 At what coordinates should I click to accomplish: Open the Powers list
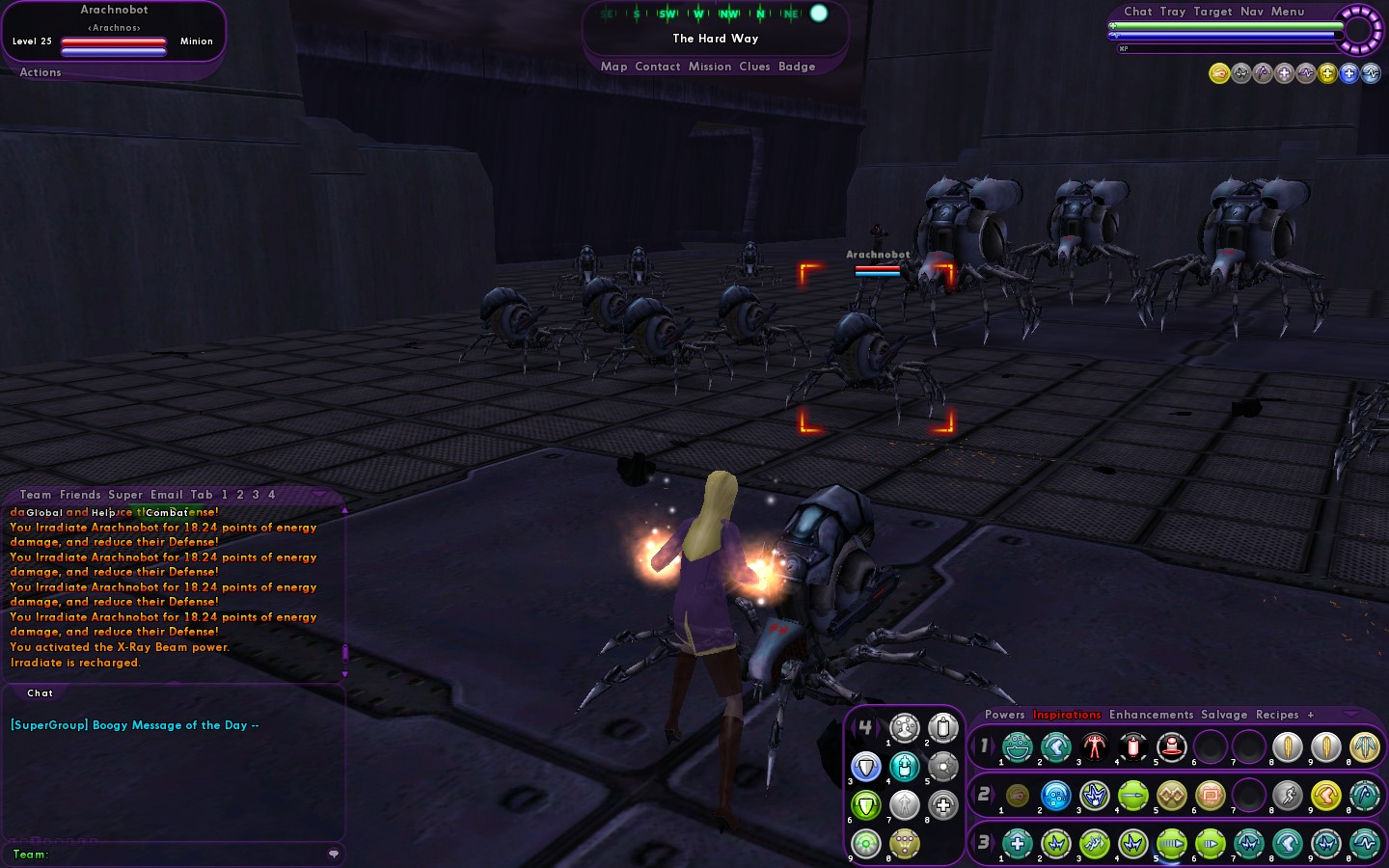click(1004, 715)
